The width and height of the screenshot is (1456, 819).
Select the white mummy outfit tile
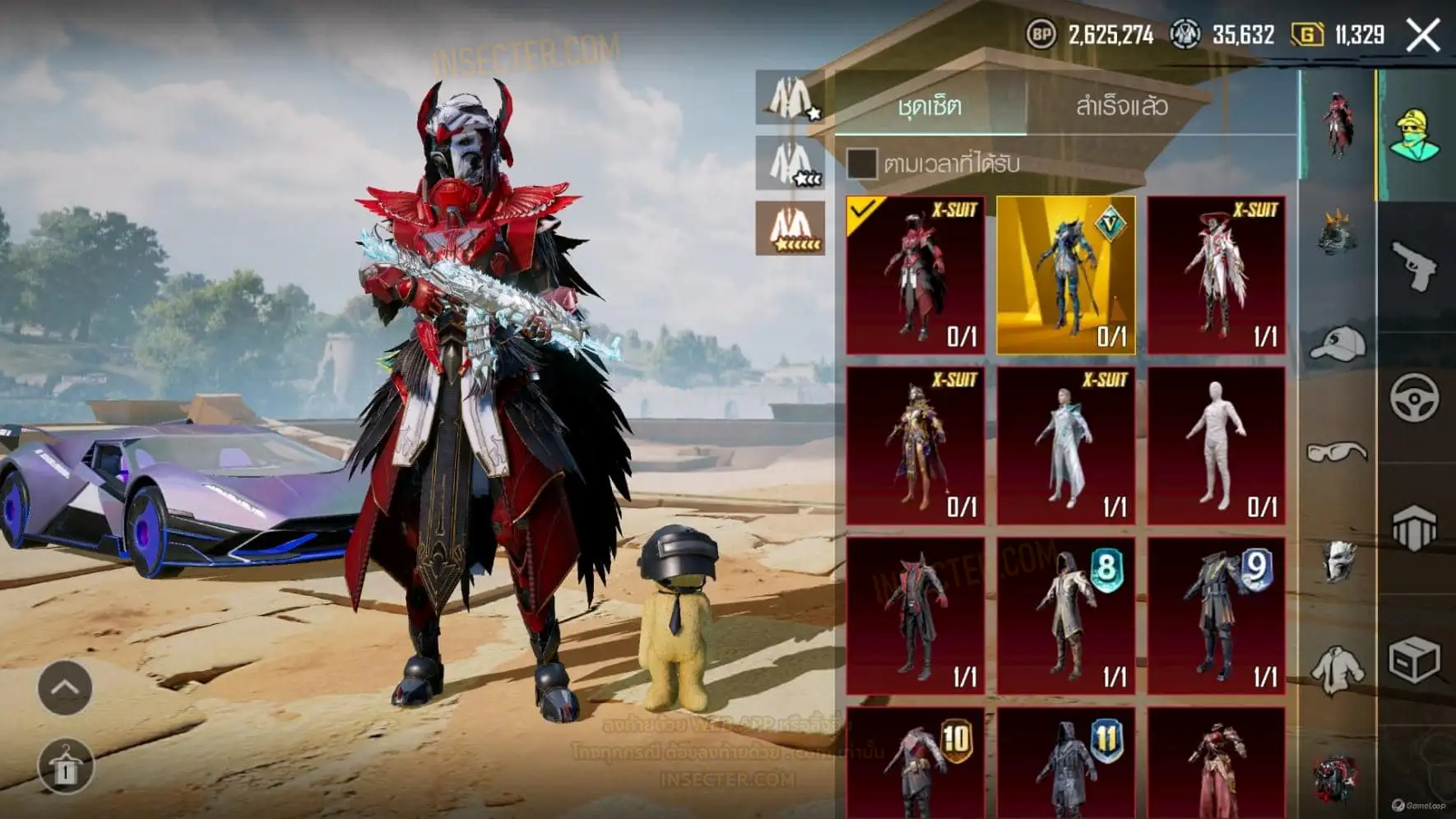(x=1216, y=446)
